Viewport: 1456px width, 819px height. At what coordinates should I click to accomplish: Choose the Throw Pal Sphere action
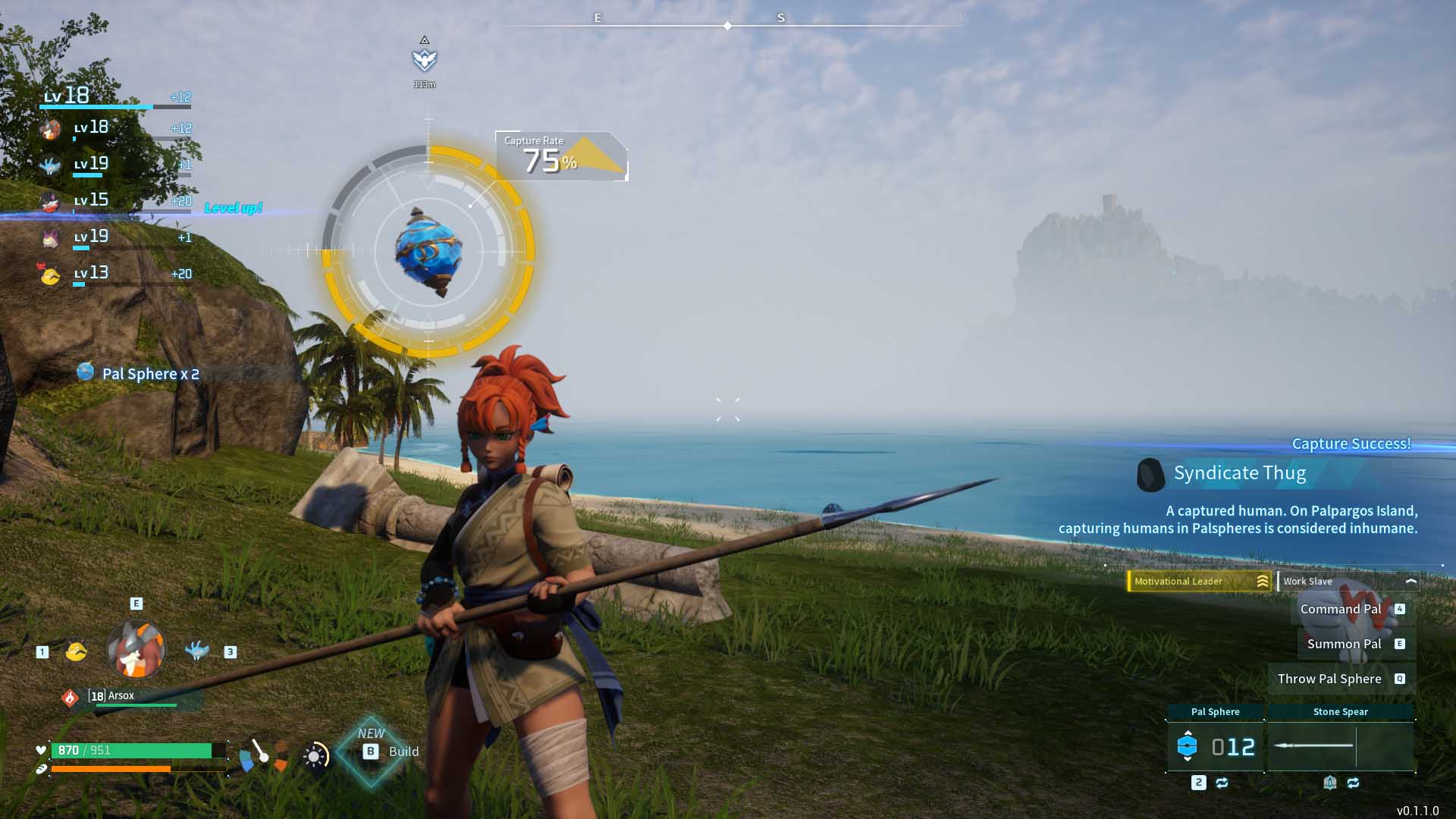pyautogui.click(x=1340, y=679)
